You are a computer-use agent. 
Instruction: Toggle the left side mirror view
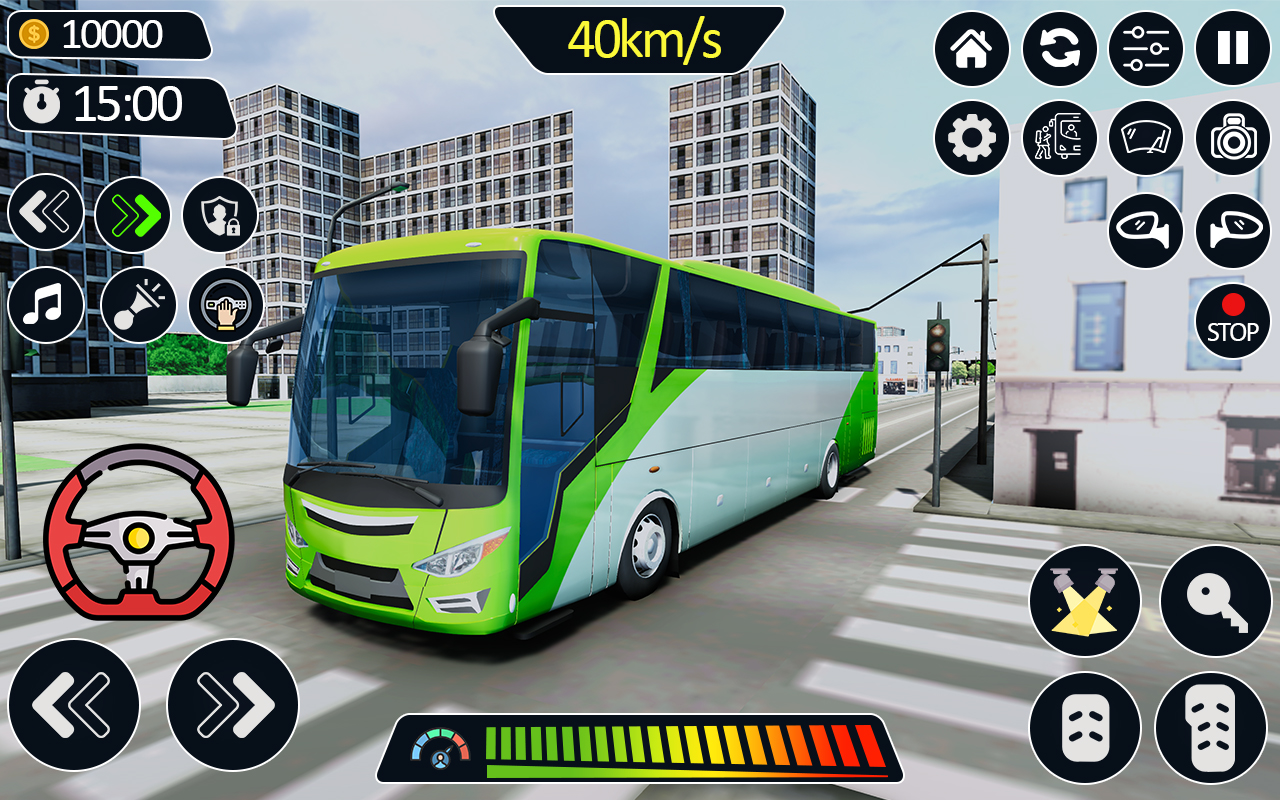point(1146,229)
